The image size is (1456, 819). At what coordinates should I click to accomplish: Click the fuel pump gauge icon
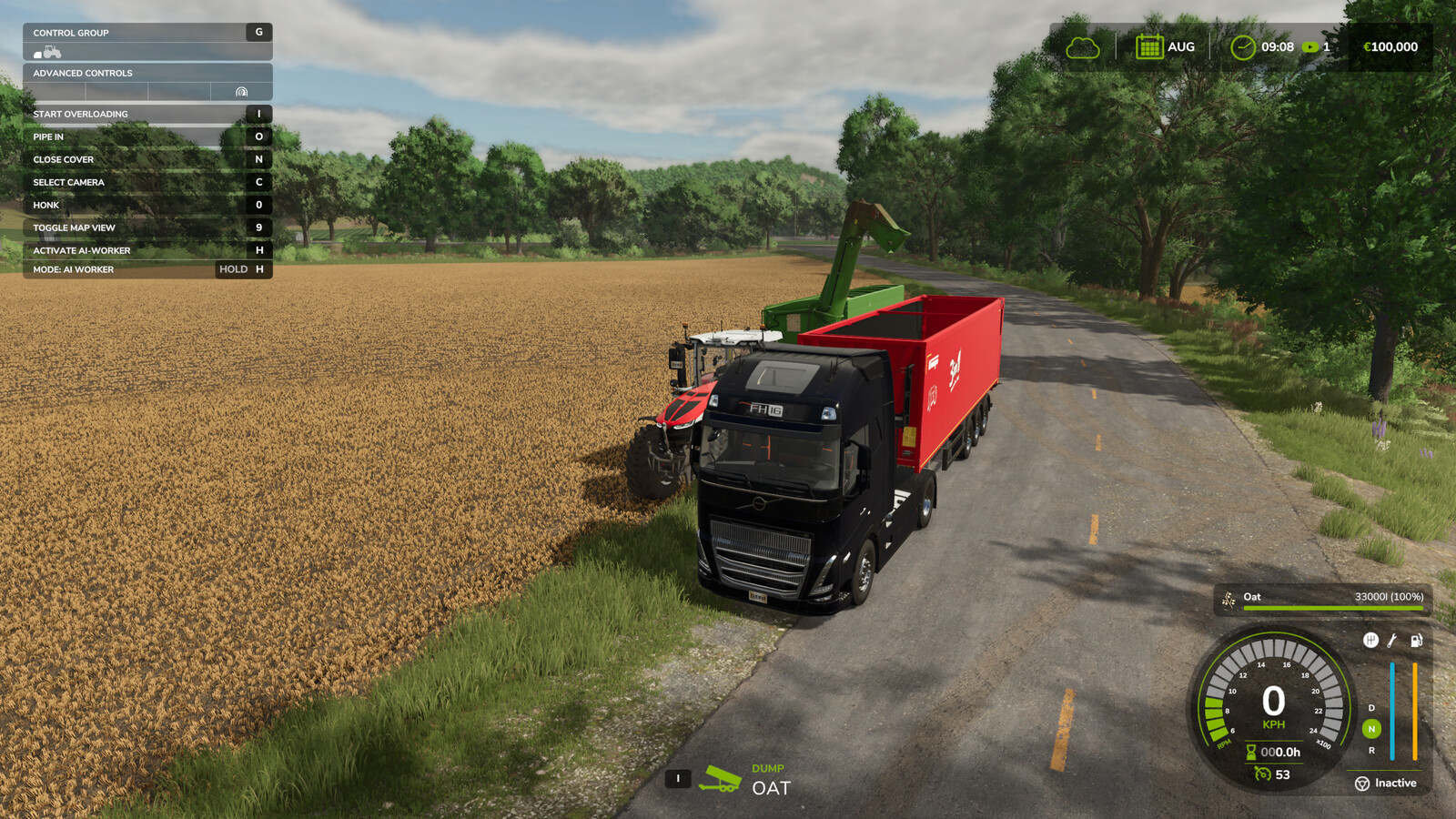(x=1416, y=641)
